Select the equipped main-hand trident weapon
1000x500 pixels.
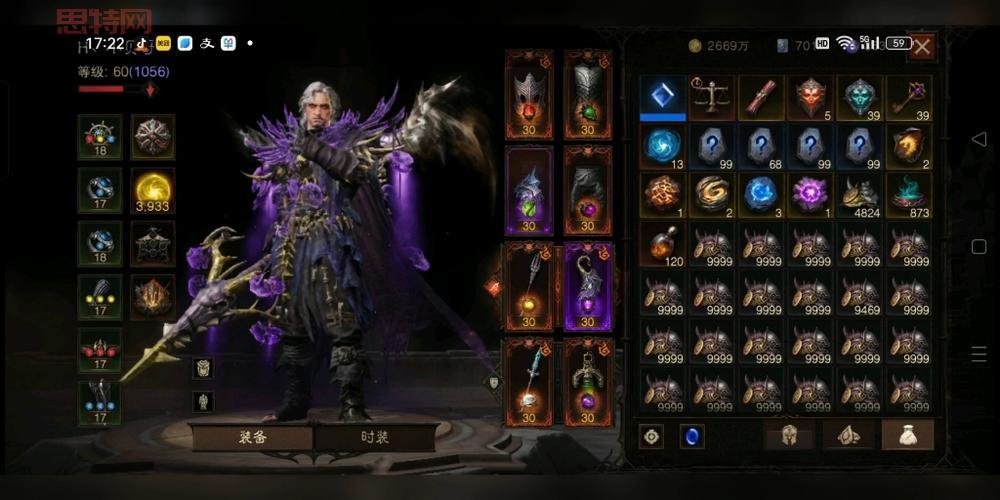(x=529, y=286)
